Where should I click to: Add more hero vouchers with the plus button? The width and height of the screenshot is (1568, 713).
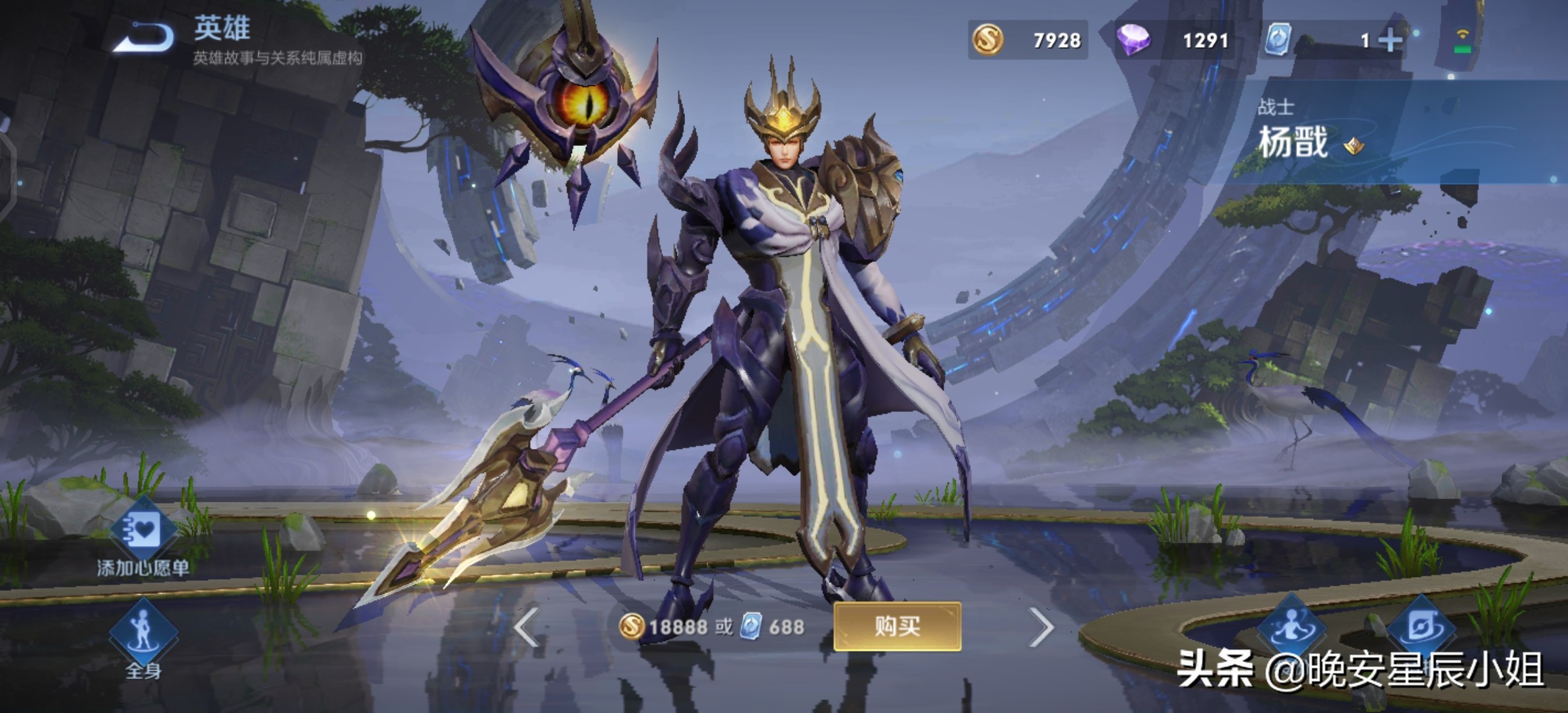coord(1390,41)
